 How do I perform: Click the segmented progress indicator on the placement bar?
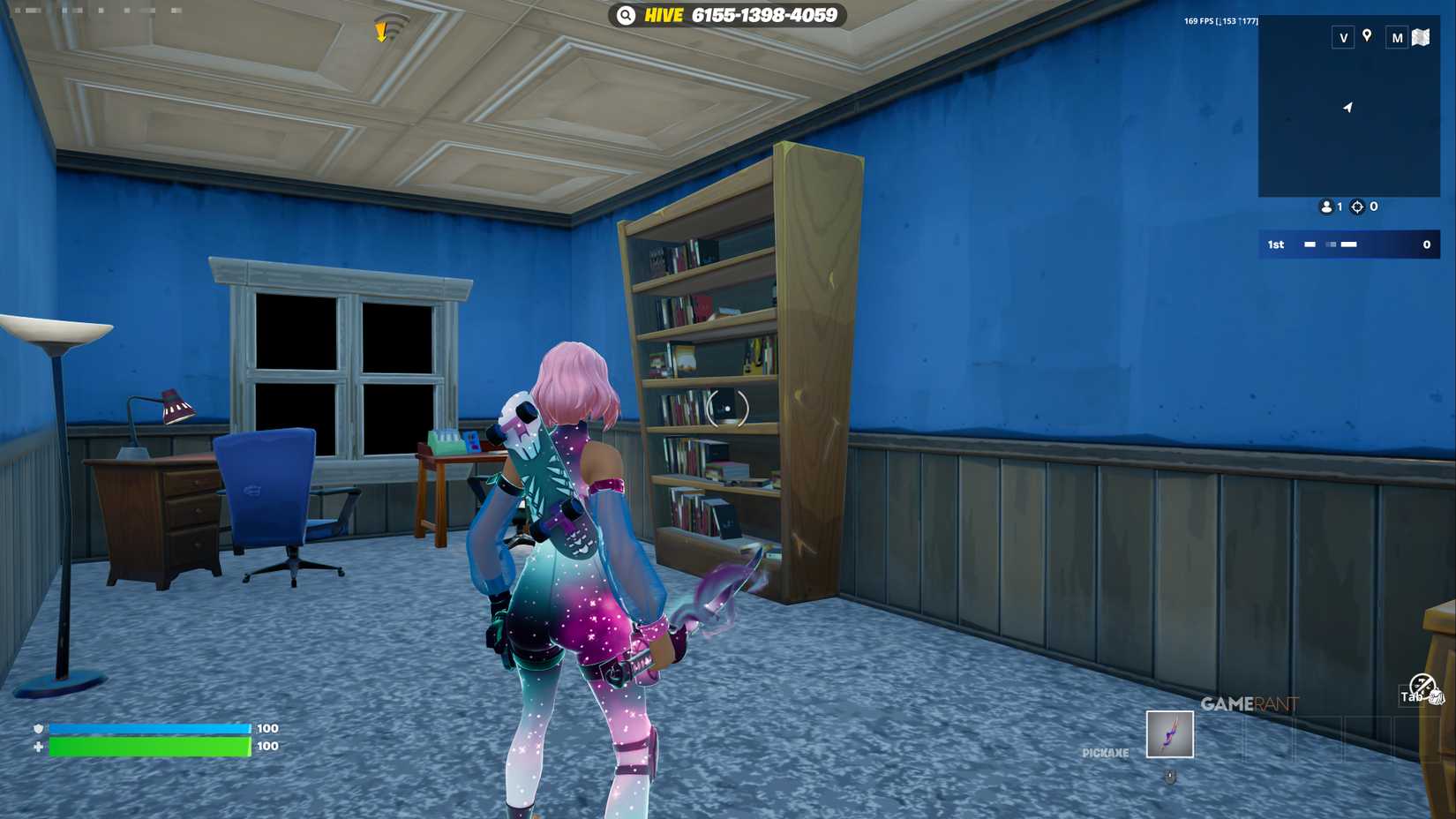[1330, 244]
